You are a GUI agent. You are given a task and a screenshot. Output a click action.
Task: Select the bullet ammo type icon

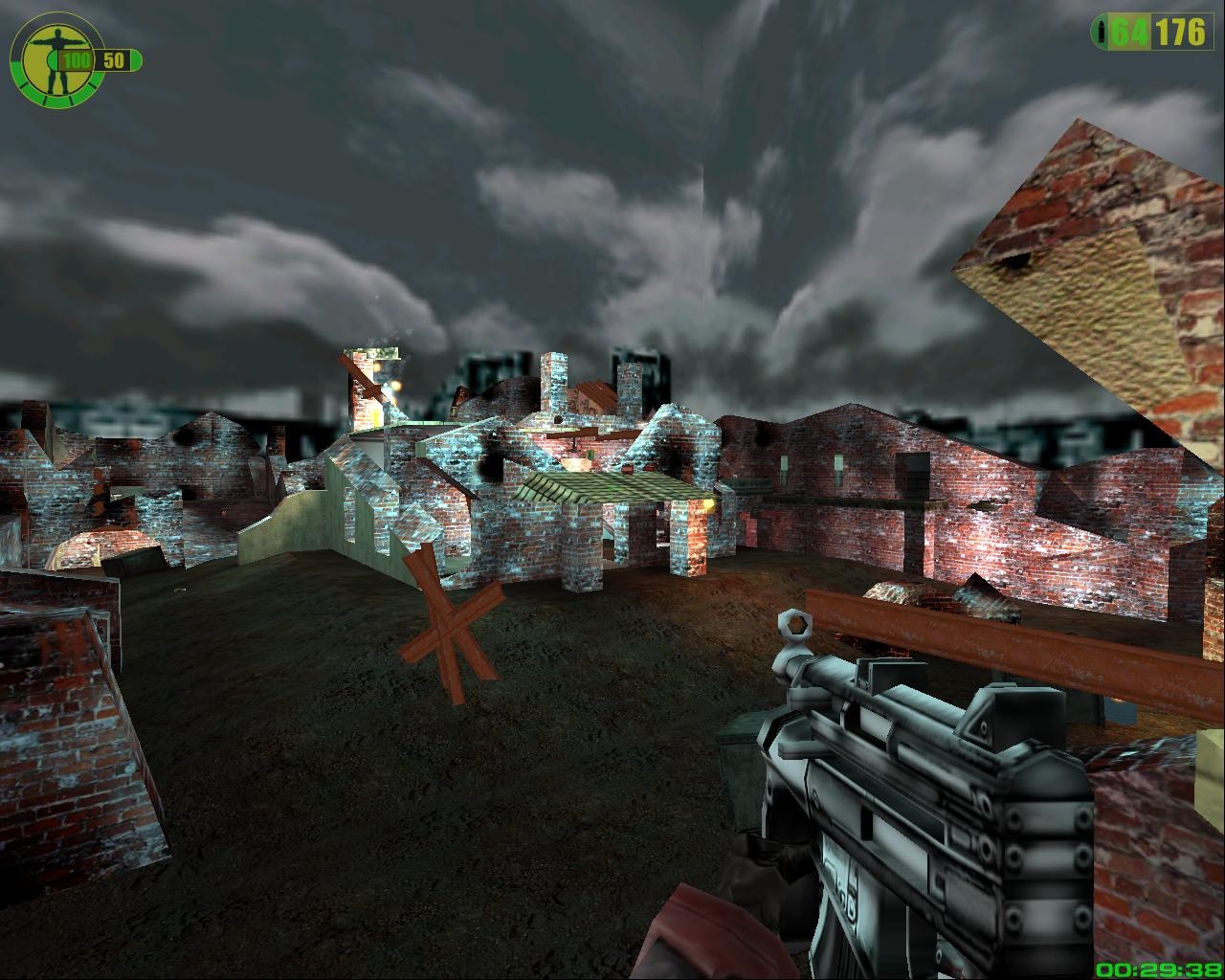coord(1102,33)
